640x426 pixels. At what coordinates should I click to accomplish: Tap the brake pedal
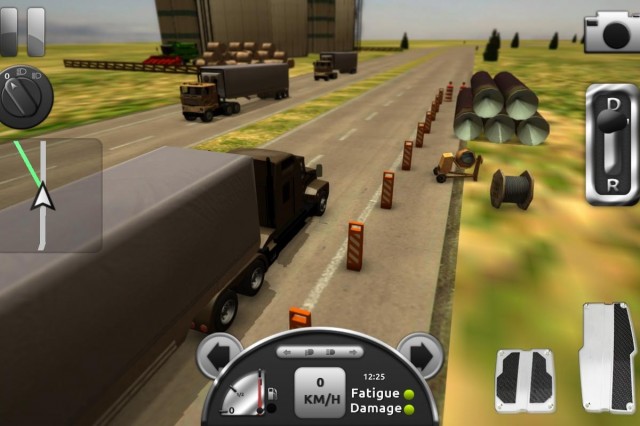coord(524,379)
